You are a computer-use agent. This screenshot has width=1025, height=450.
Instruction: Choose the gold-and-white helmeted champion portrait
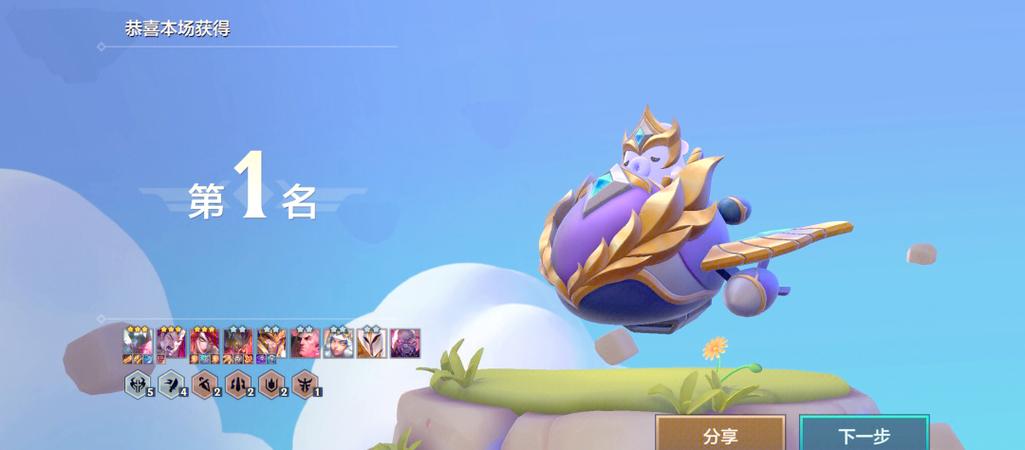[x=371, y=343]
